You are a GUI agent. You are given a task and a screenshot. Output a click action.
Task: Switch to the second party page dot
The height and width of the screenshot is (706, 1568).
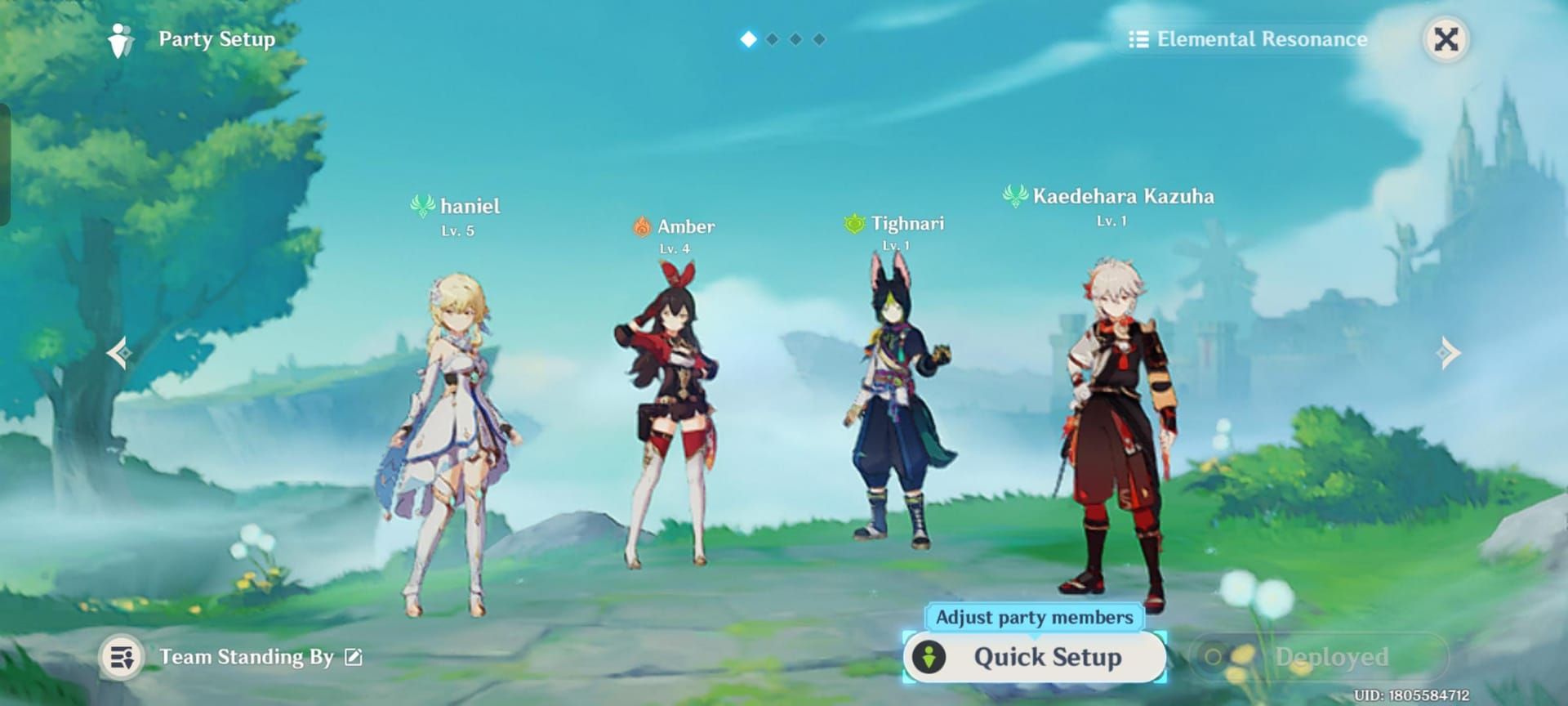772,38
